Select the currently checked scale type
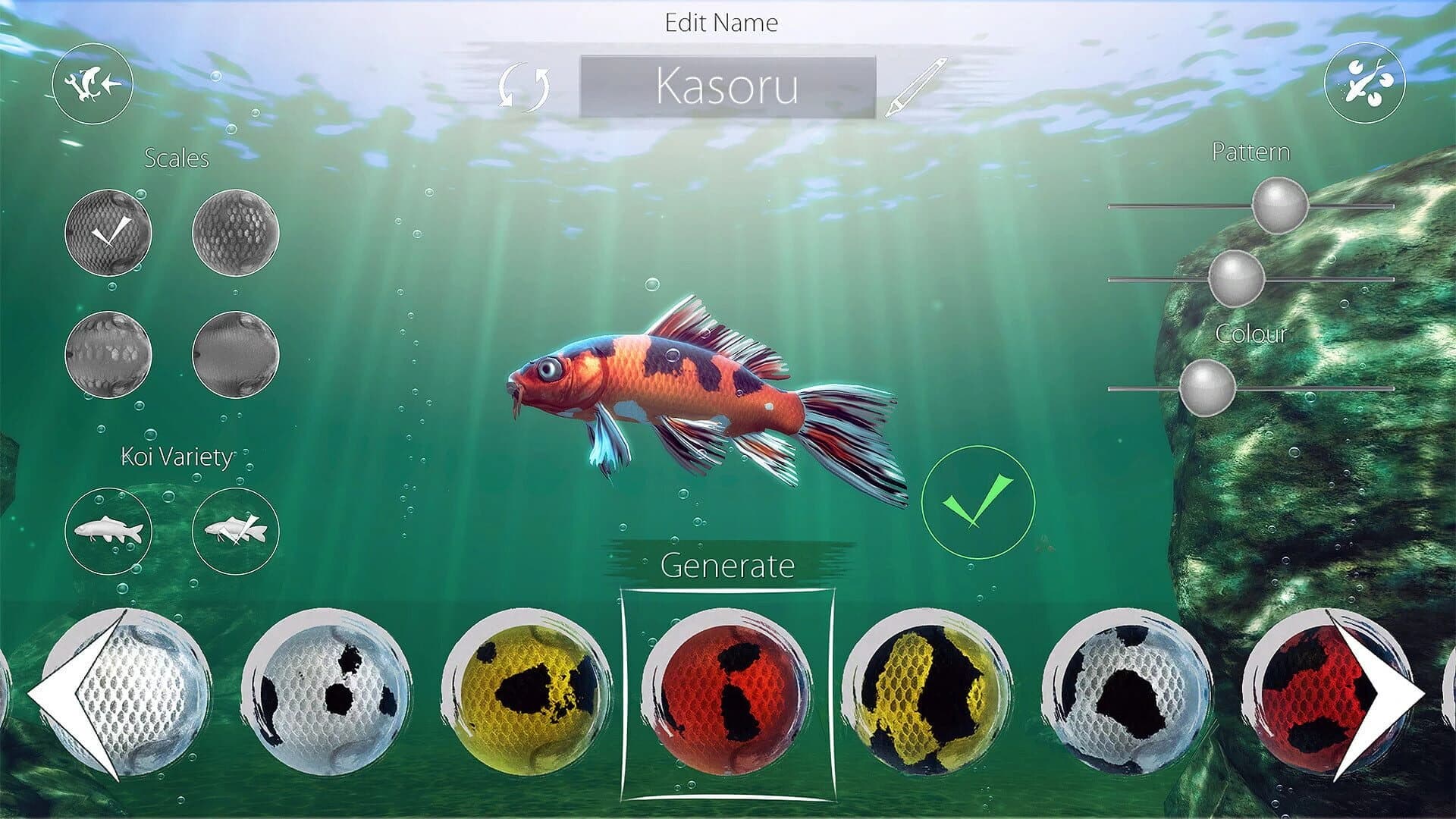The width and height of the screenshot is (1456, 819). (x=108, y=231)
